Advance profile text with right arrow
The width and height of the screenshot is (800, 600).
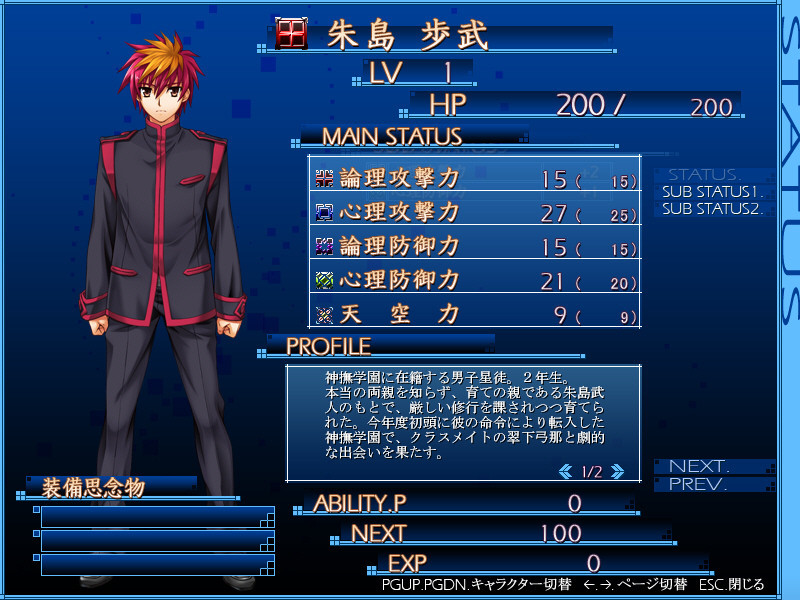617,471
